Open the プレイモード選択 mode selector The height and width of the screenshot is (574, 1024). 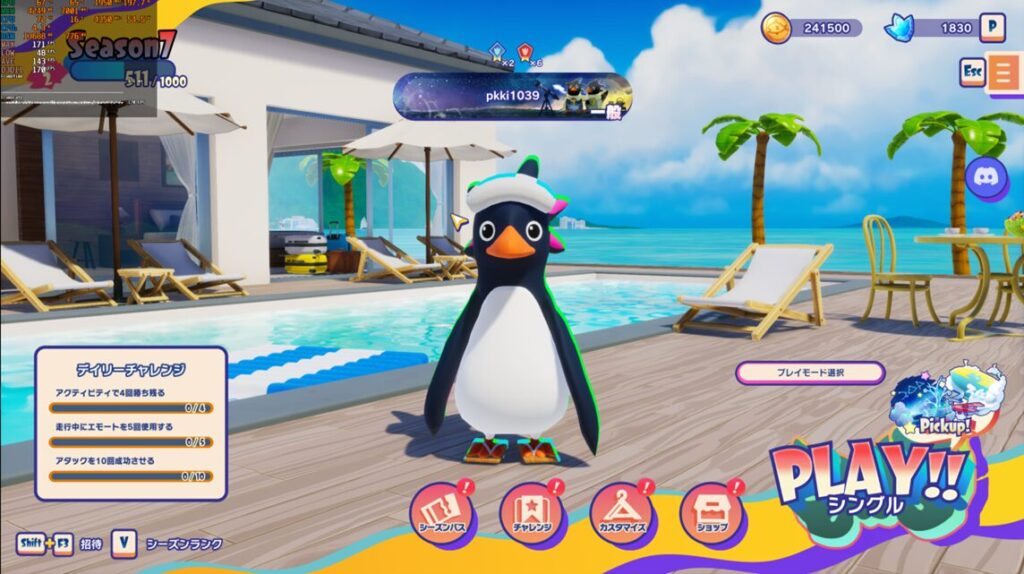tap(810, 373)
